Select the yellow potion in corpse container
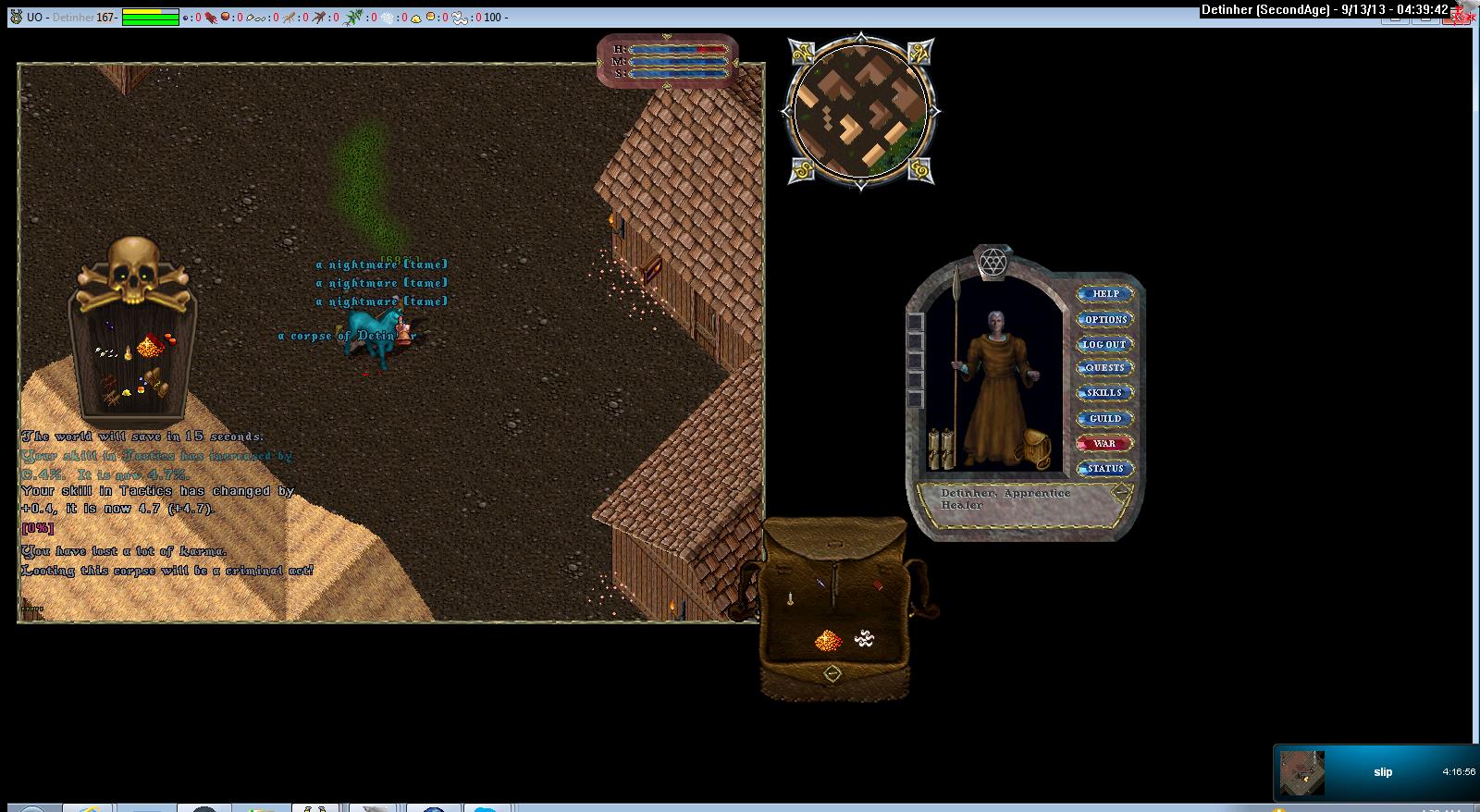Viewport: 1480px width, 812px height. 128,355
